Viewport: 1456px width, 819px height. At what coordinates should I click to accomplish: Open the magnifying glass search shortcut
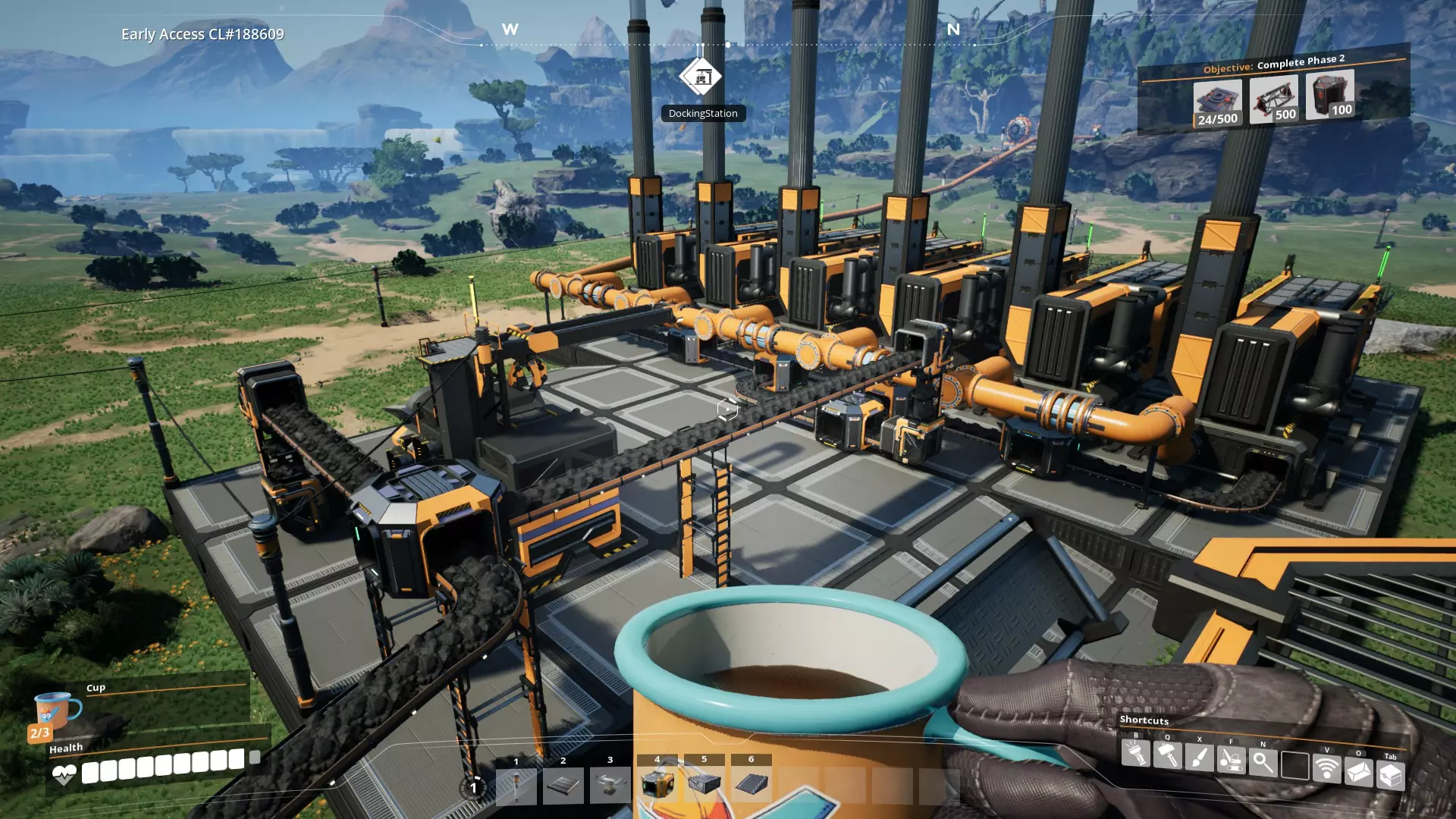1263,762
